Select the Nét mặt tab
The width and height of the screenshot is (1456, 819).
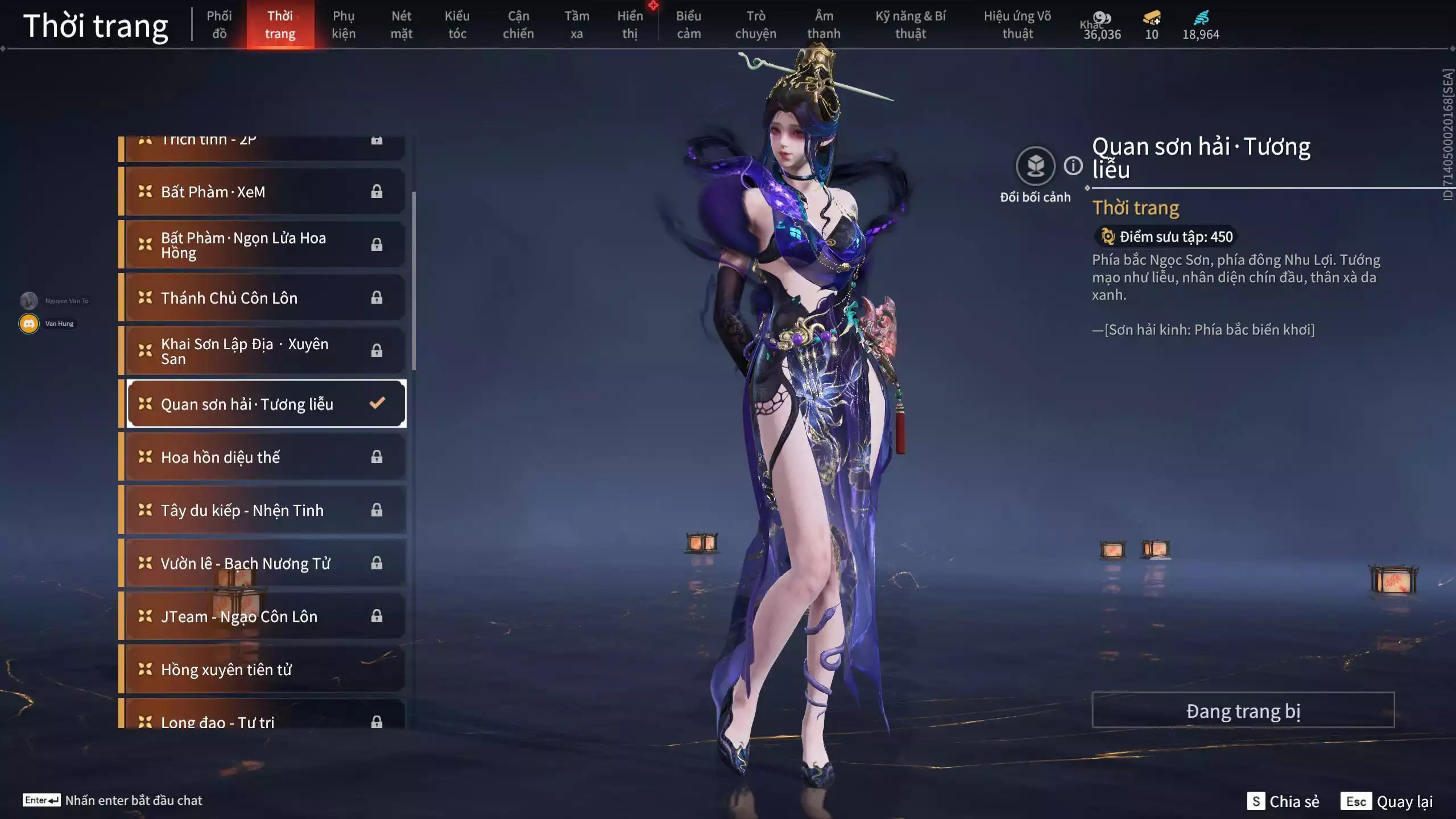401,25
